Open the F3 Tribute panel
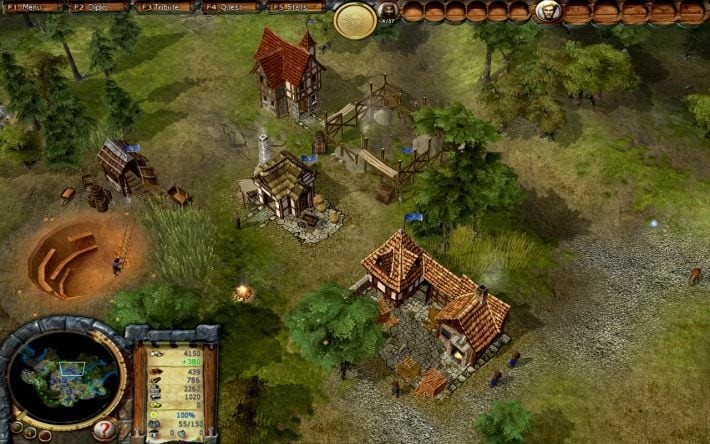Image resolution: width=710 pixels, height=444 pixels. (x=166, y=7)
